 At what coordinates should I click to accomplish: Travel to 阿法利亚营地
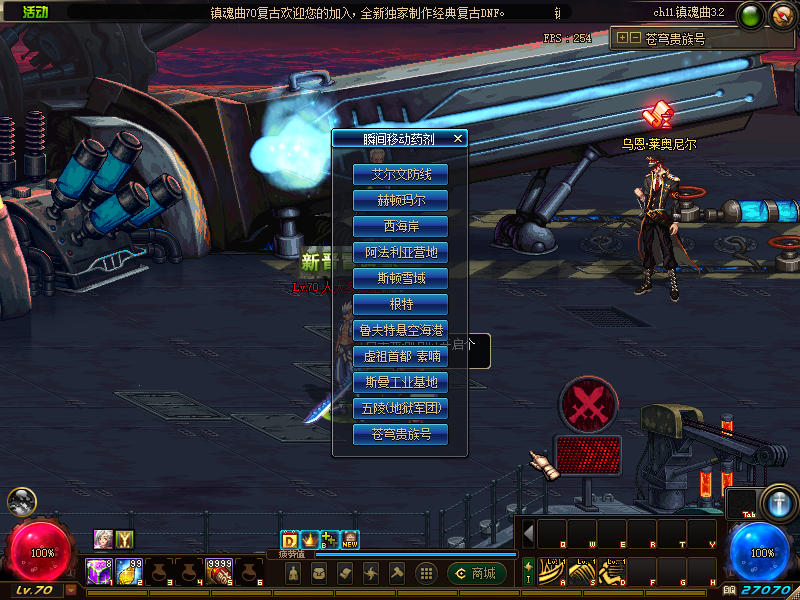coord(400,252)
